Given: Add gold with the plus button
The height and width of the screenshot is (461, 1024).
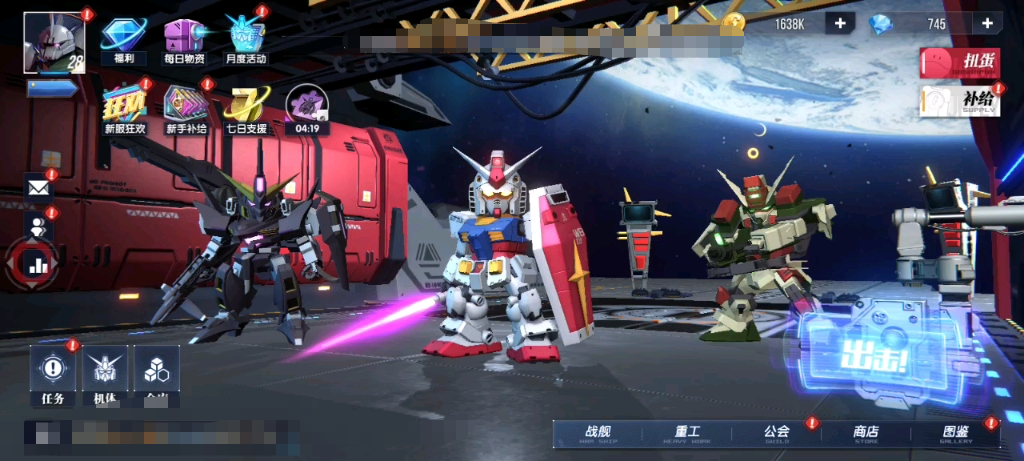Looking at the screenshot, I should [839, 23].
